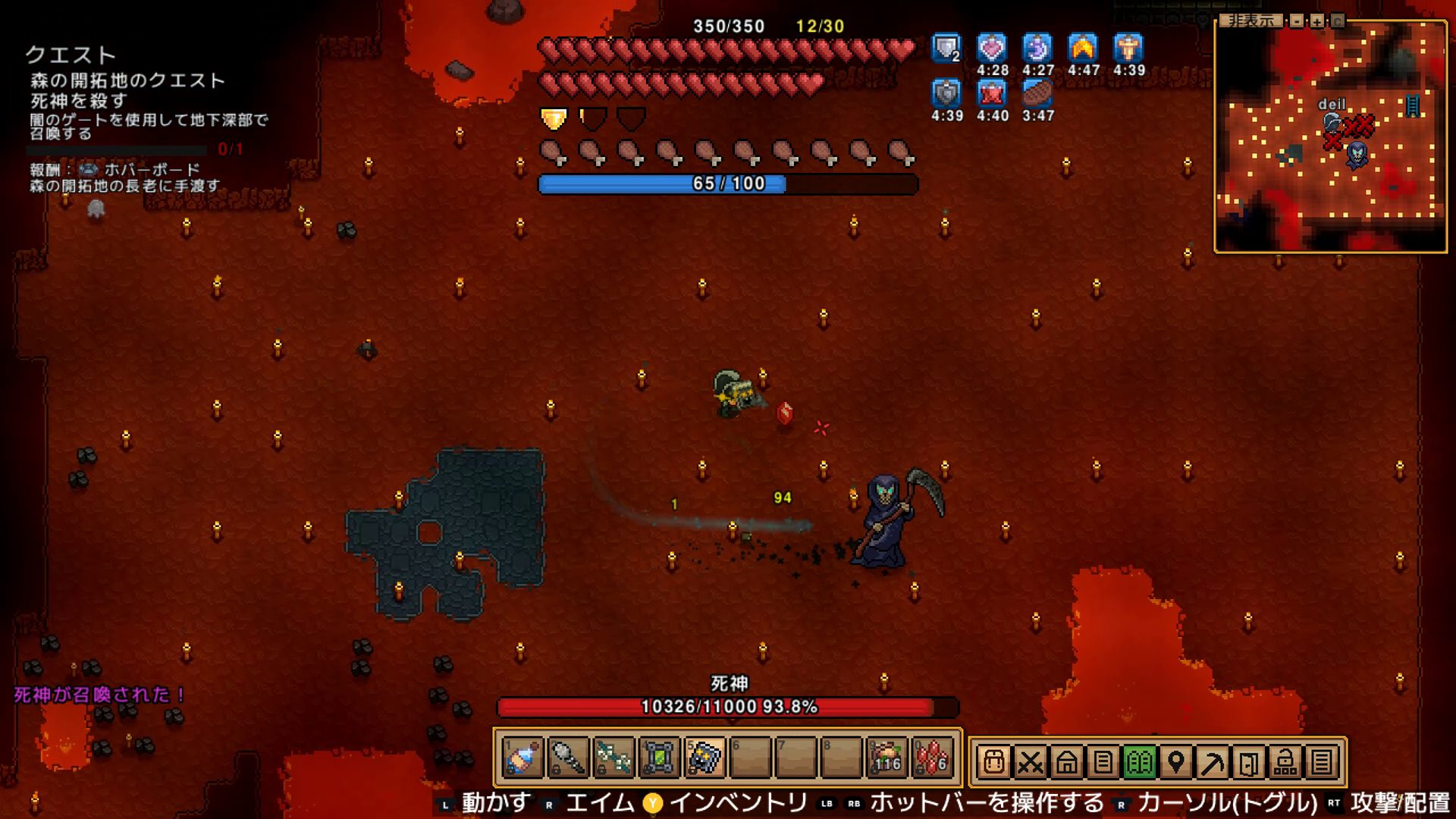The width and height of the screenshot is (1456, 819).
Task: Select the potion in hotbar slot 1
Action: pyautogui.click(x=522, y=758)
